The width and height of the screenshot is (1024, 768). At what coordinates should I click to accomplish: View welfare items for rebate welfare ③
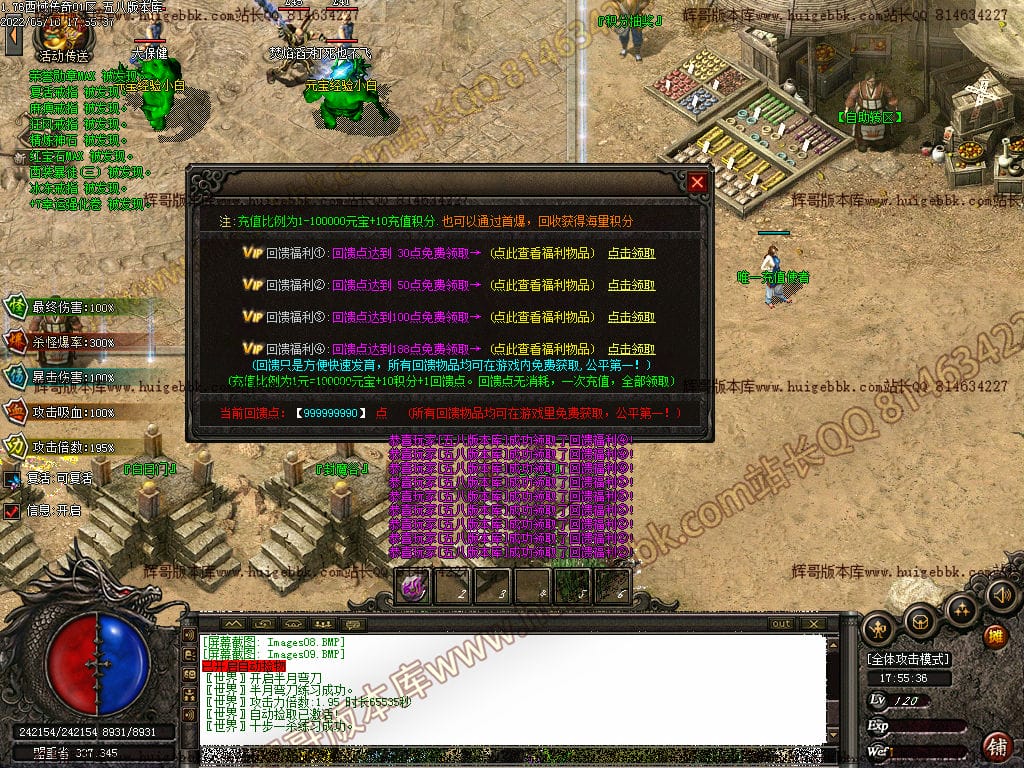point(541,317)
